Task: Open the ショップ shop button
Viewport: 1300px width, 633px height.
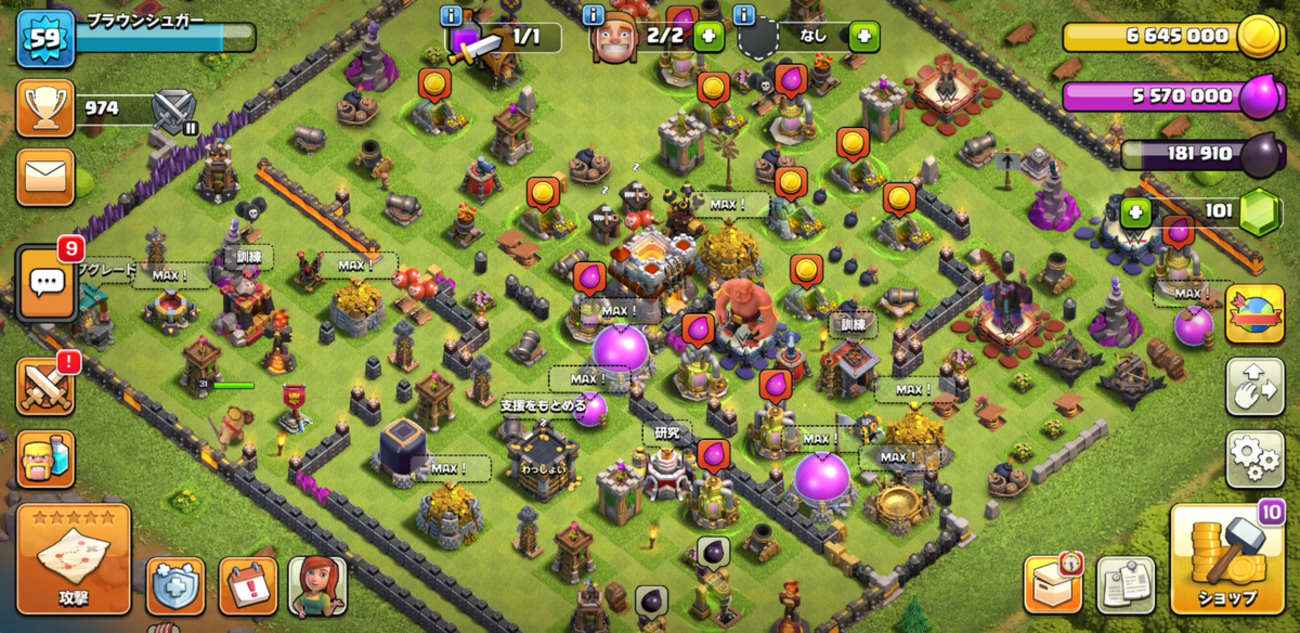Action: tap(1227, 559)
